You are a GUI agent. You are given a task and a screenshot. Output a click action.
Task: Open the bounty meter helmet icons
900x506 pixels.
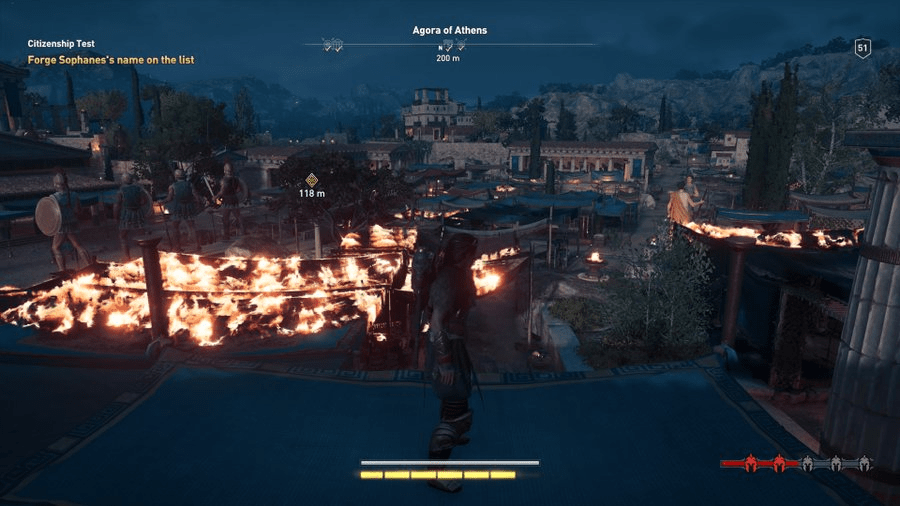(797, 463)
